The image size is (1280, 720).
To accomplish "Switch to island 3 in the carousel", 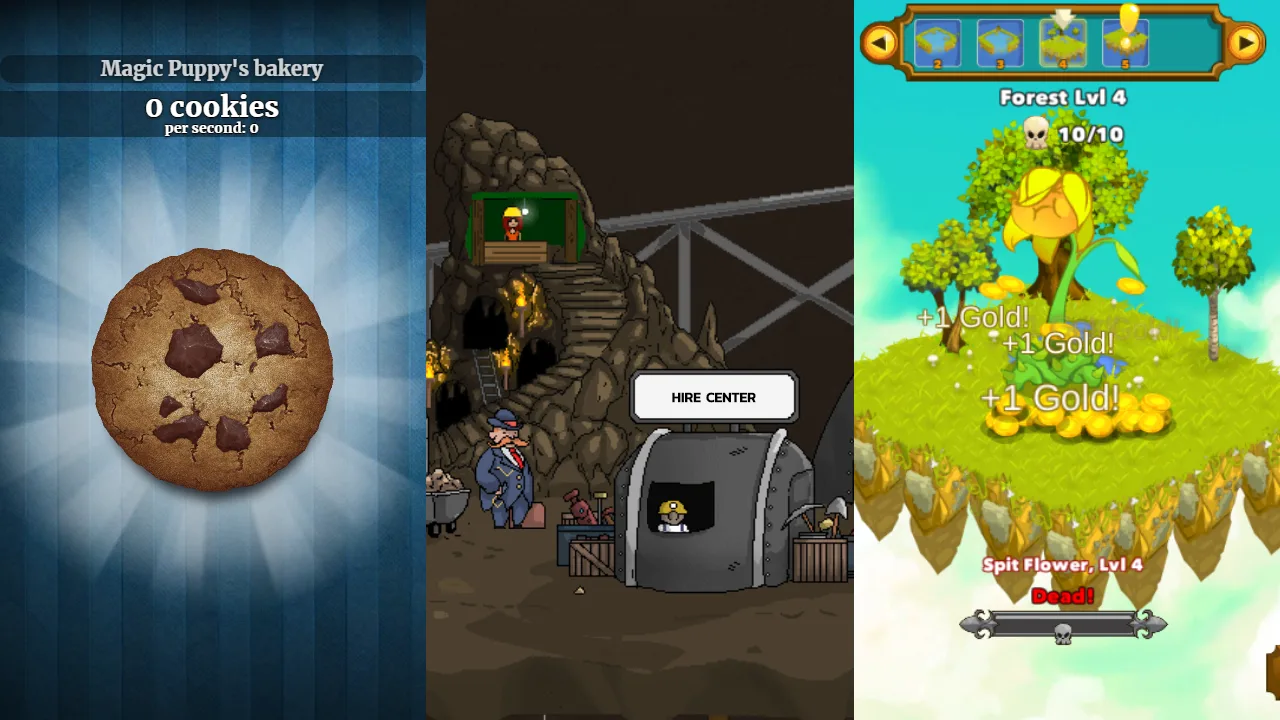I will pyautogui.click(x=1001, y=42).
